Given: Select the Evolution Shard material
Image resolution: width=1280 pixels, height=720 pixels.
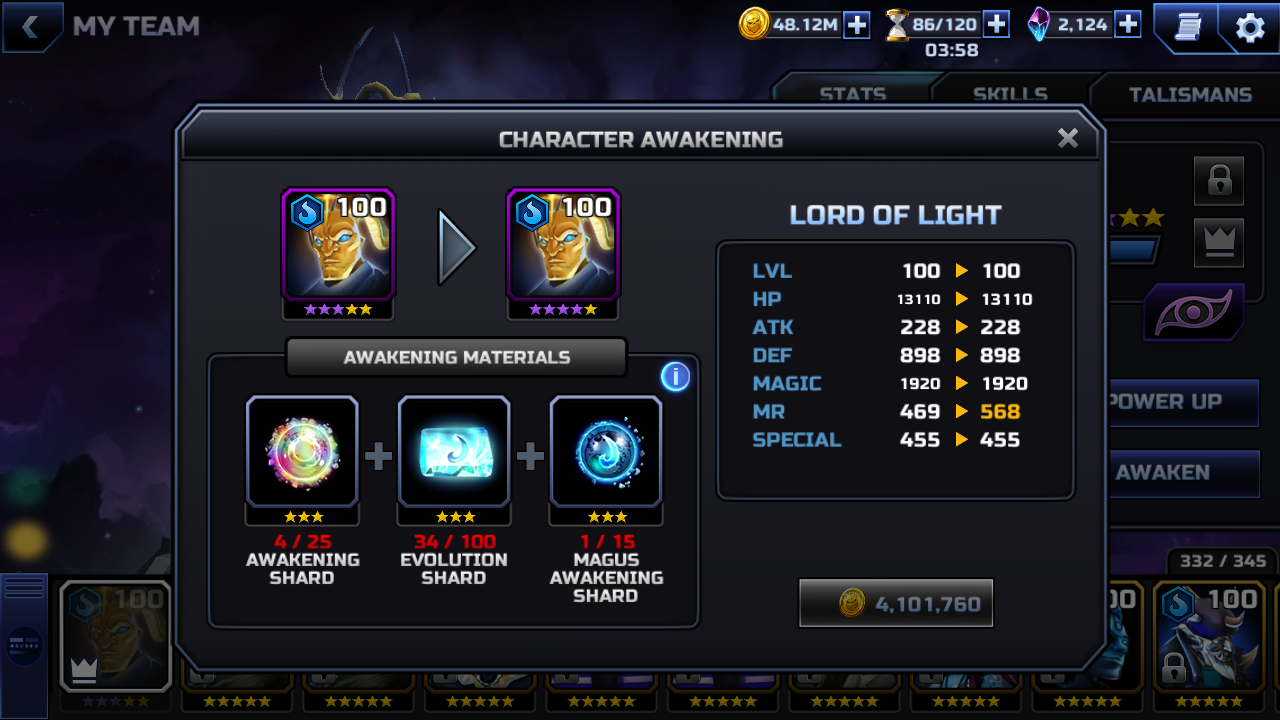Looking at the screenshot, I should click(454, 452).
